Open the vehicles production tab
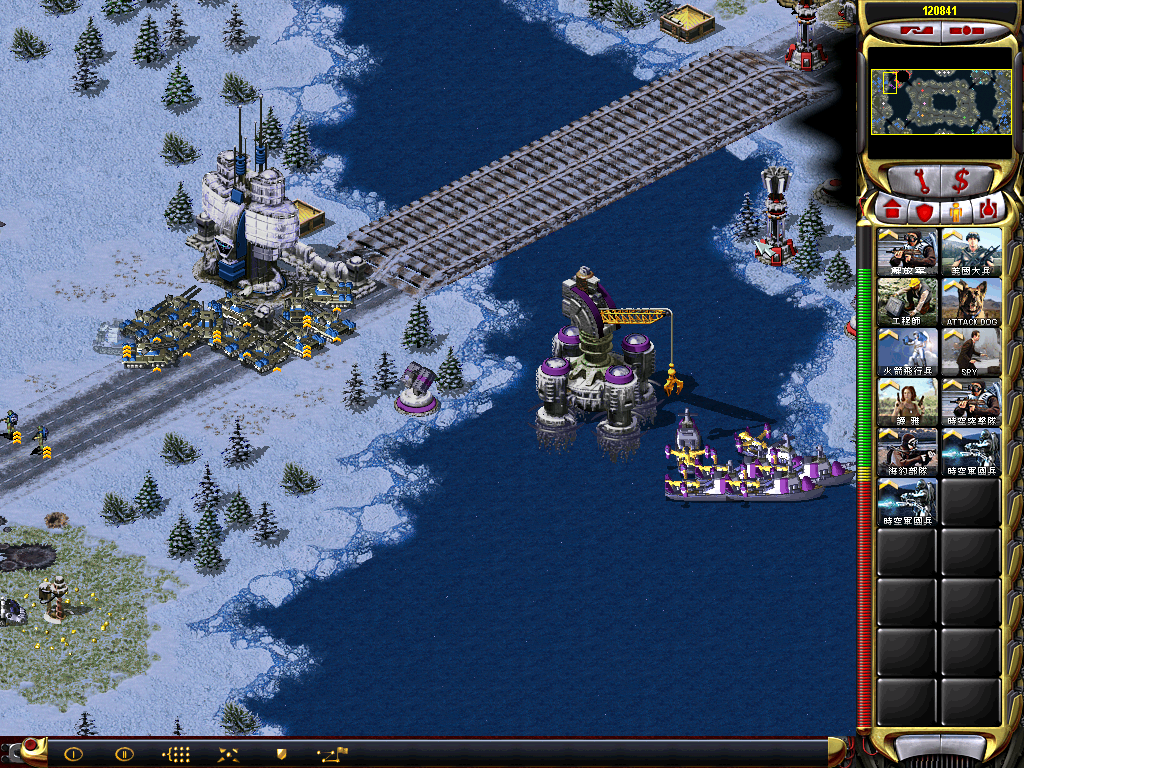1152x768 pixels. tap(988, 211)
